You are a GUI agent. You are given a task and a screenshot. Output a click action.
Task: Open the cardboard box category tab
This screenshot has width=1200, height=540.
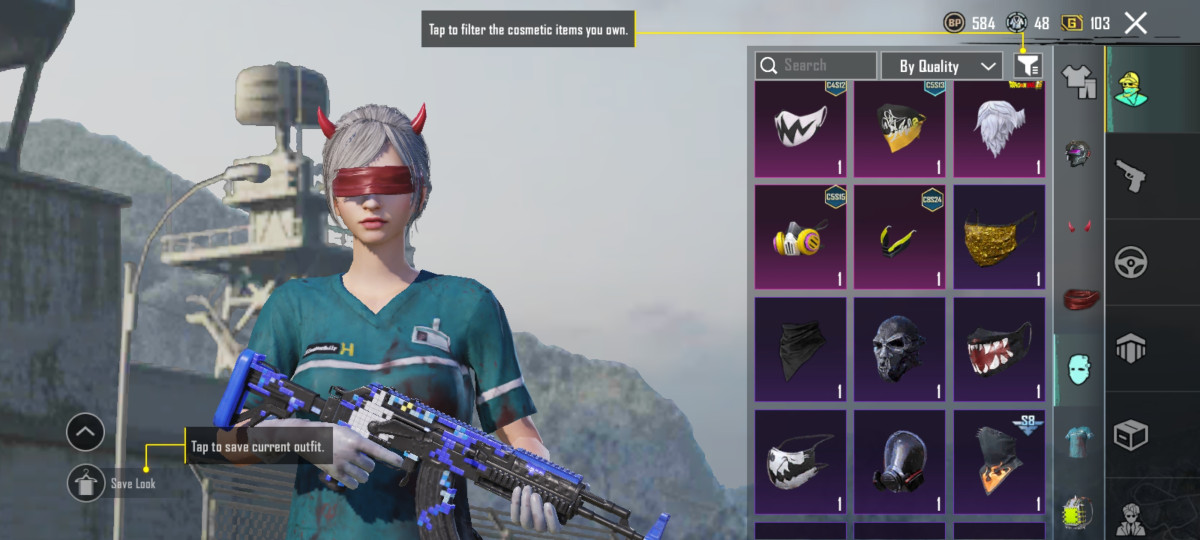1131,435
